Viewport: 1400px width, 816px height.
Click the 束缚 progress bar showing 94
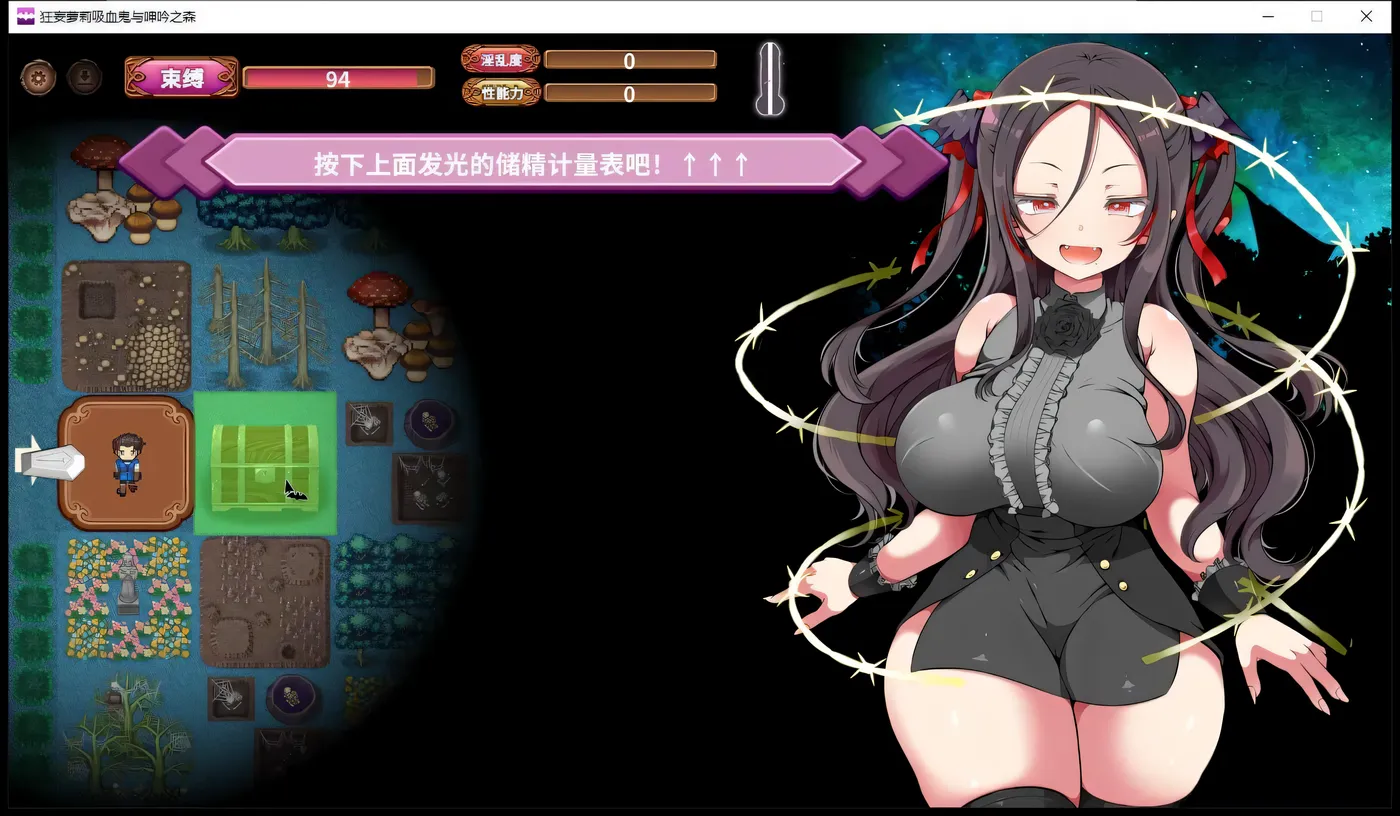(x=338, y=77)
